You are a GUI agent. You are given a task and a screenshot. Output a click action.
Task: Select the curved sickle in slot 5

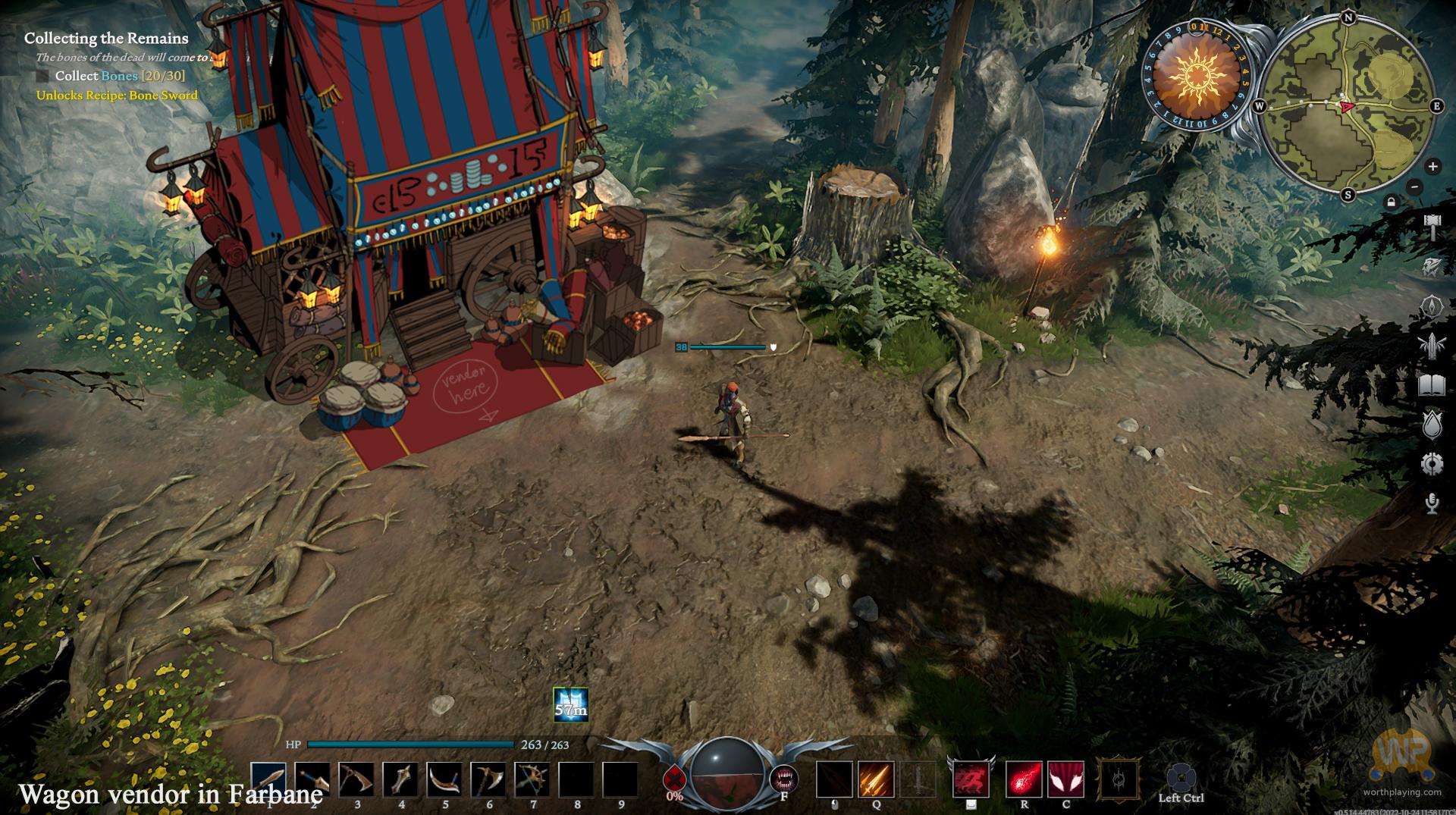pyautogui.click(x=444, y=780)
